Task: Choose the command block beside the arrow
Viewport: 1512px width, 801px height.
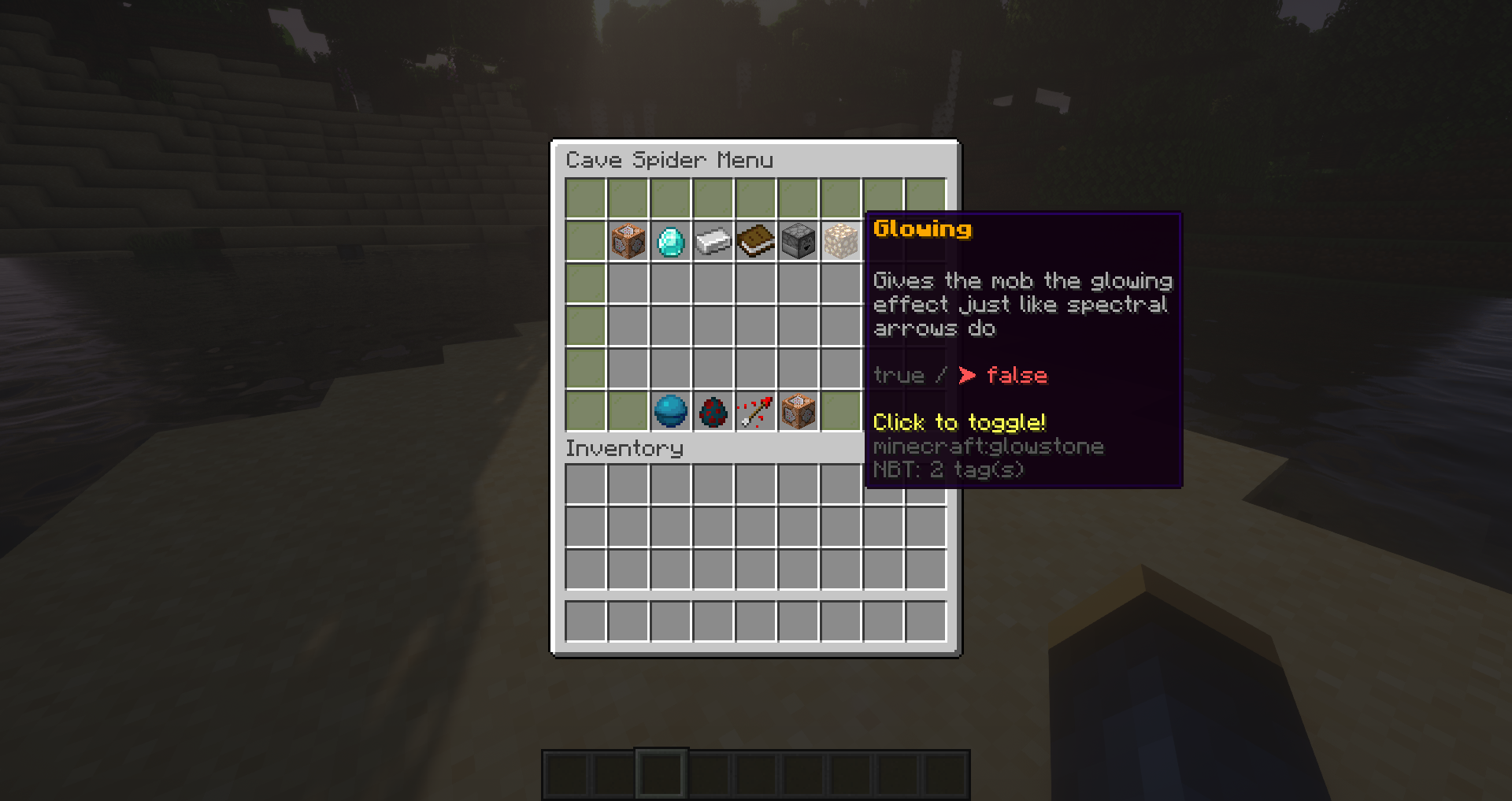Action: tap(799, 411)
